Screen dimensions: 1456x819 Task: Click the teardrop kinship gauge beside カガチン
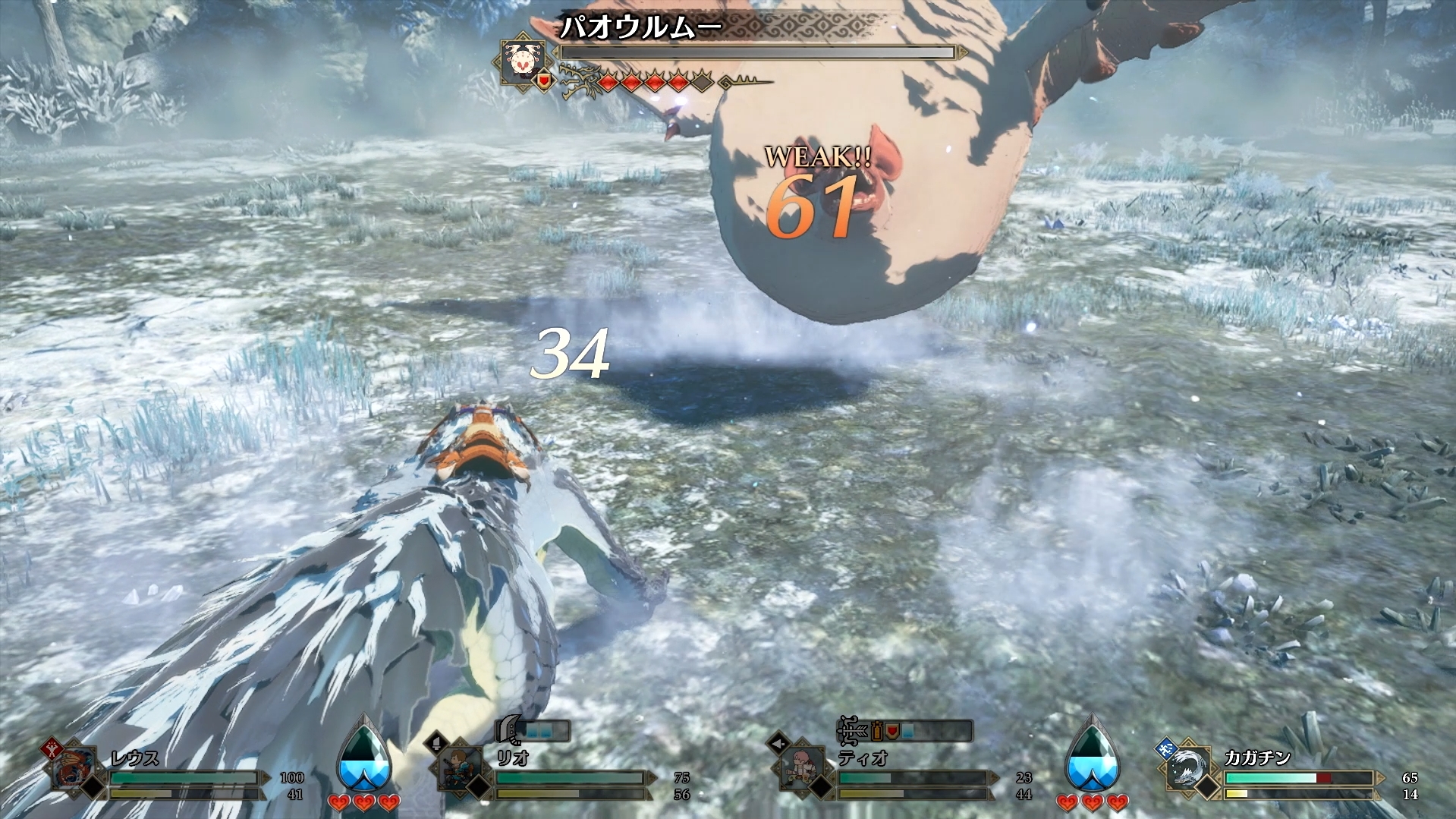(1092, 753)
